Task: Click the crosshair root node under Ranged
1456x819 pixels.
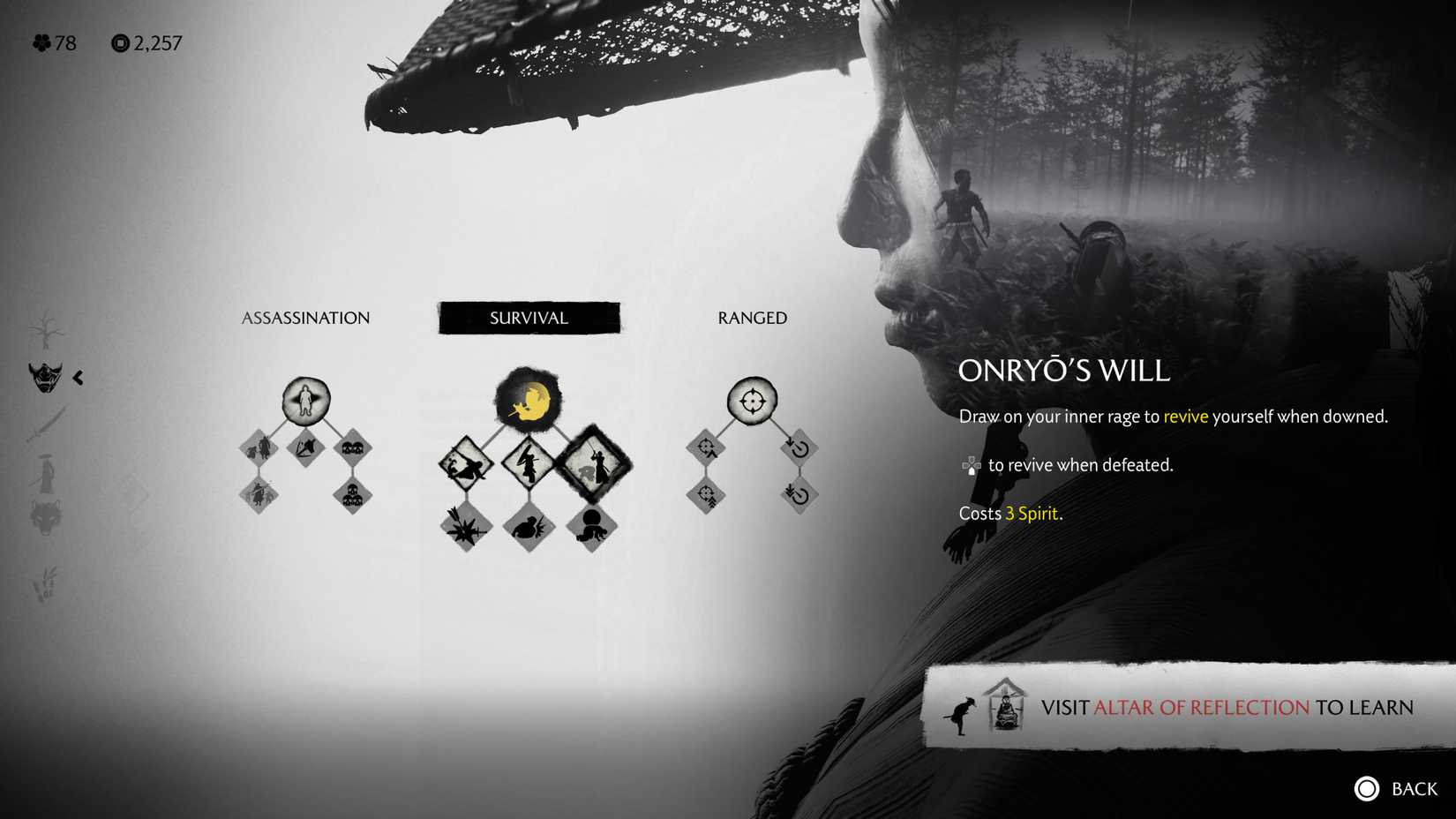Action: tap(752, 402)
